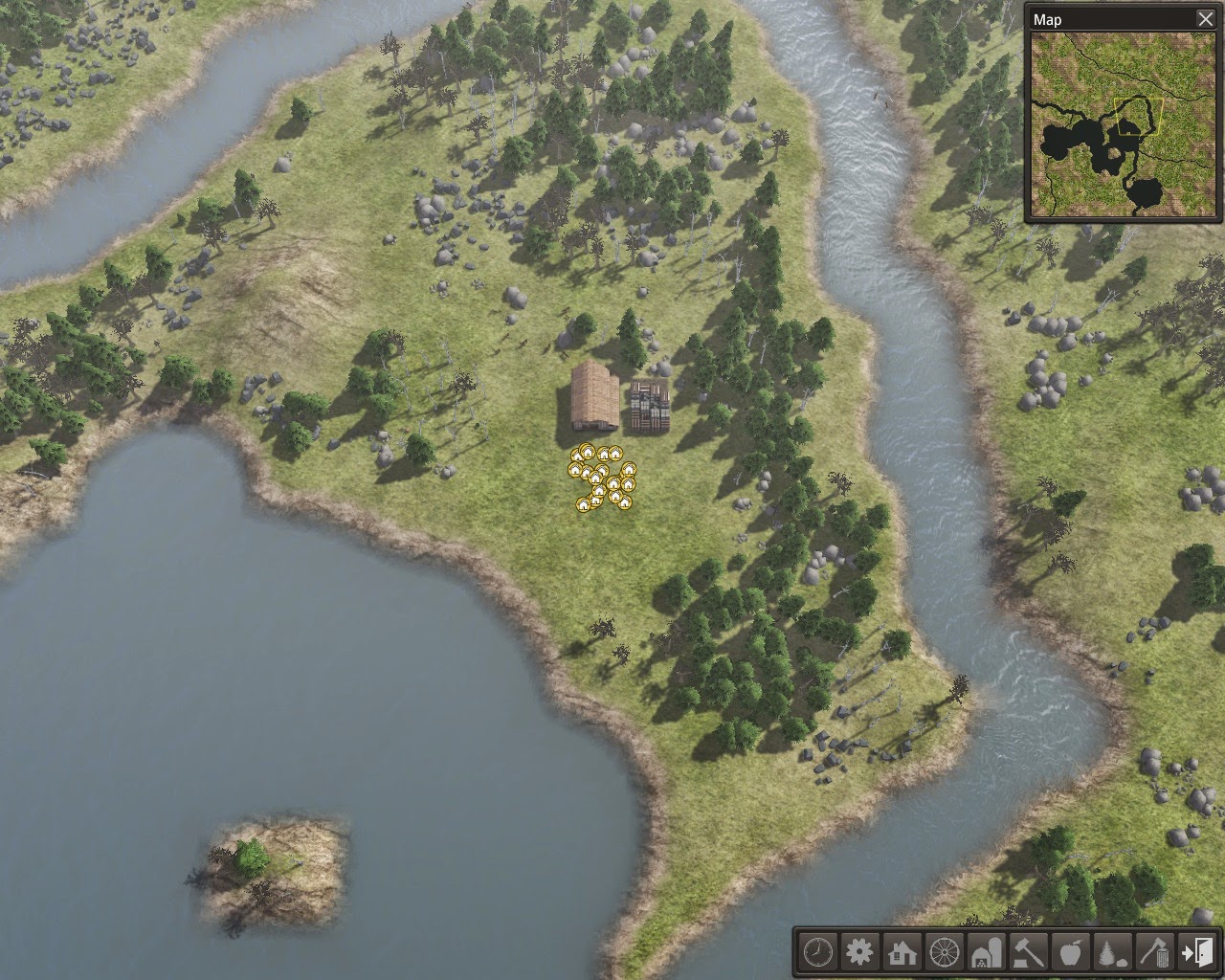Open the game options gear icon
The width and height of the screenshot is (1225, 980).
858,953
